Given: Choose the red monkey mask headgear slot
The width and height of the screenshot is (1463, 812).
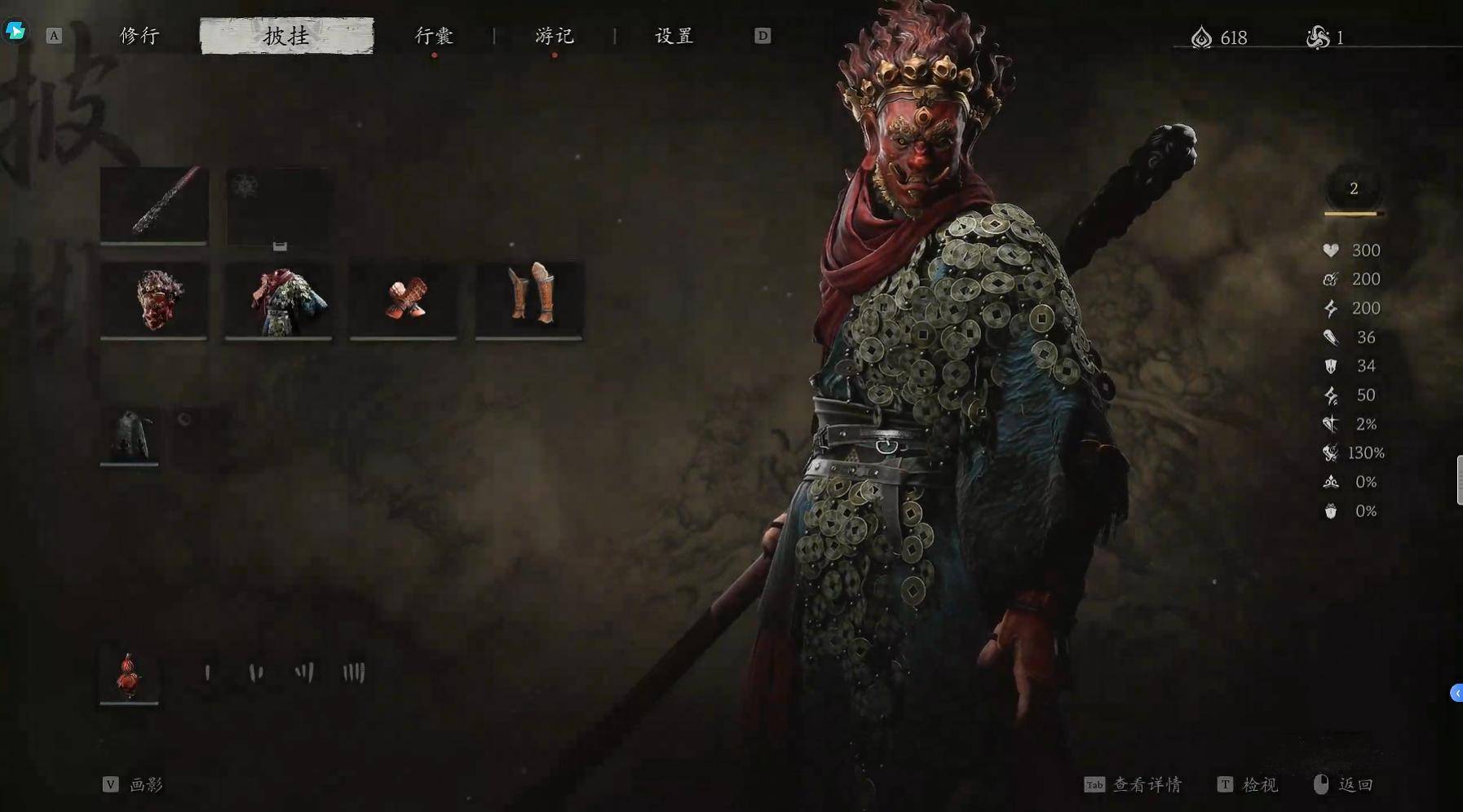Looking at the screenshot, I should pyautogui.click(x=154, y=299).
